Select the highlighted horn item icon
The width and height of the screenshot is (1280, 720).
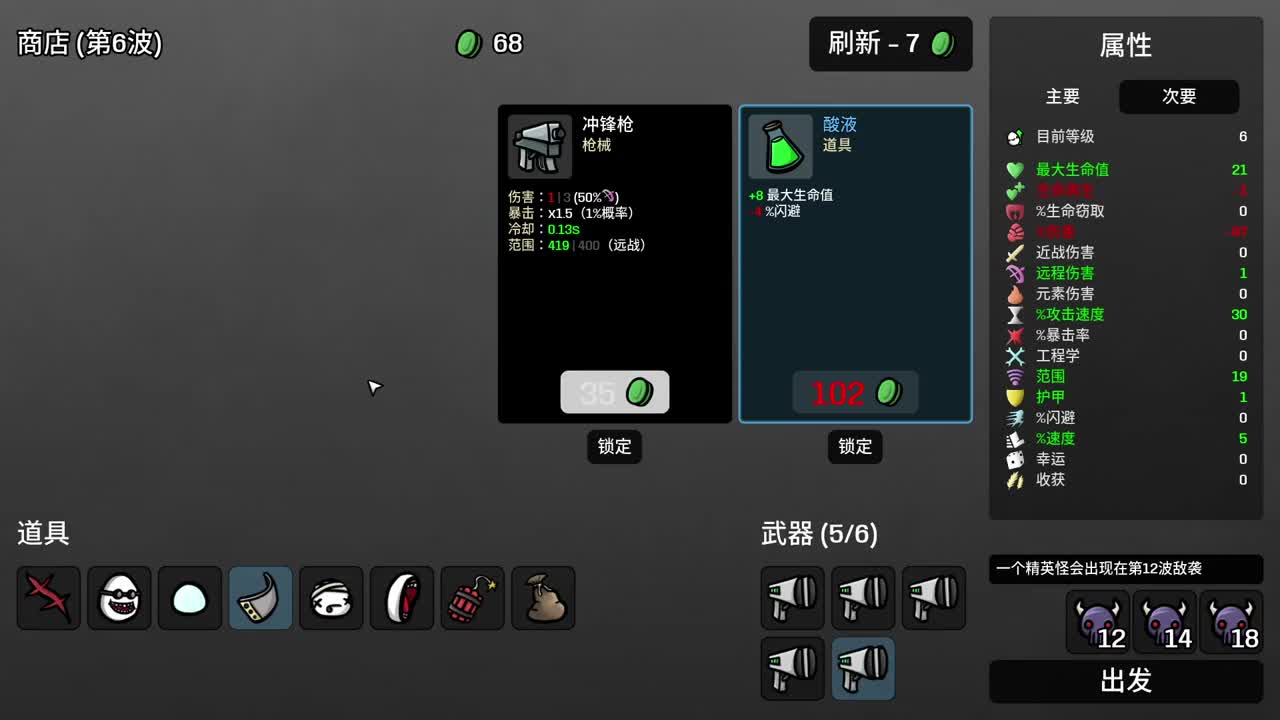coord(260,598)
